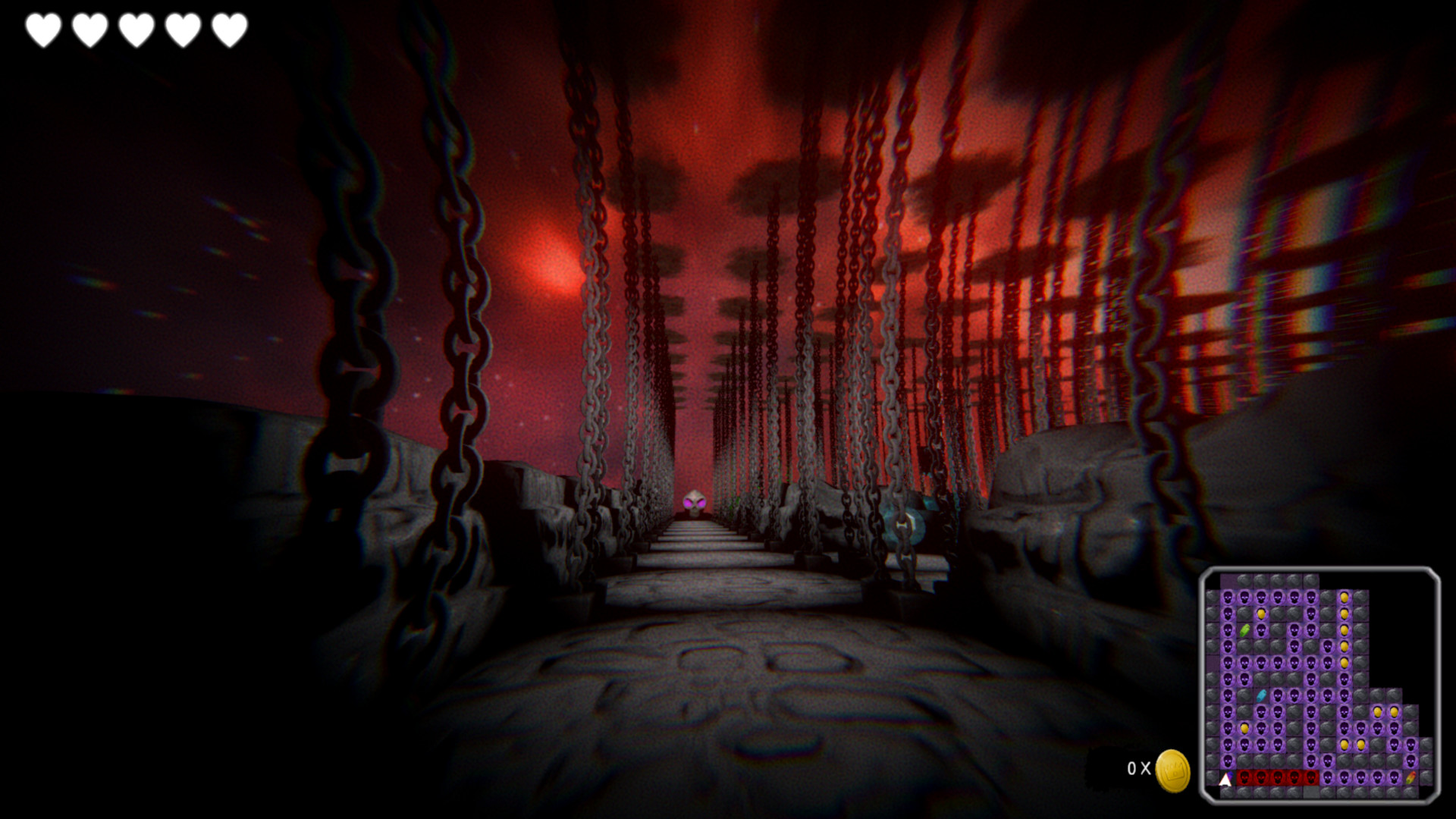Click the orange lightning pickup on the minimap
Screen dimensions: 1456x819
(1410, 777)
